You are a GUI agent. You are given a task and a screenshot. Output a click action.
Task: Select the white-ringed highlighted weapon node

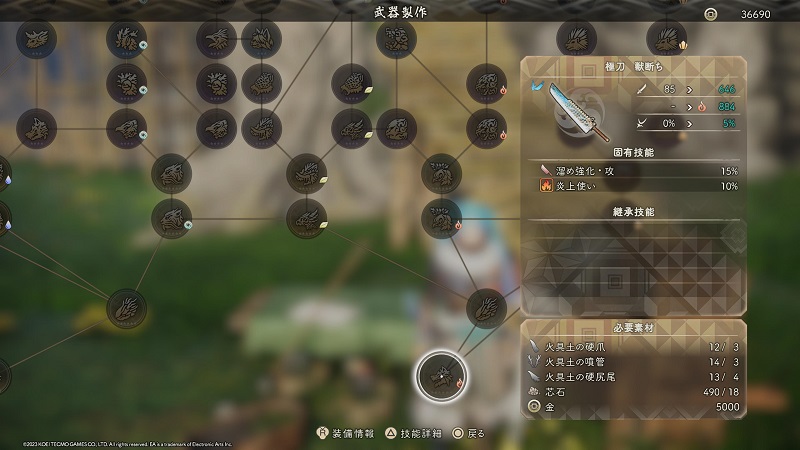439,374
